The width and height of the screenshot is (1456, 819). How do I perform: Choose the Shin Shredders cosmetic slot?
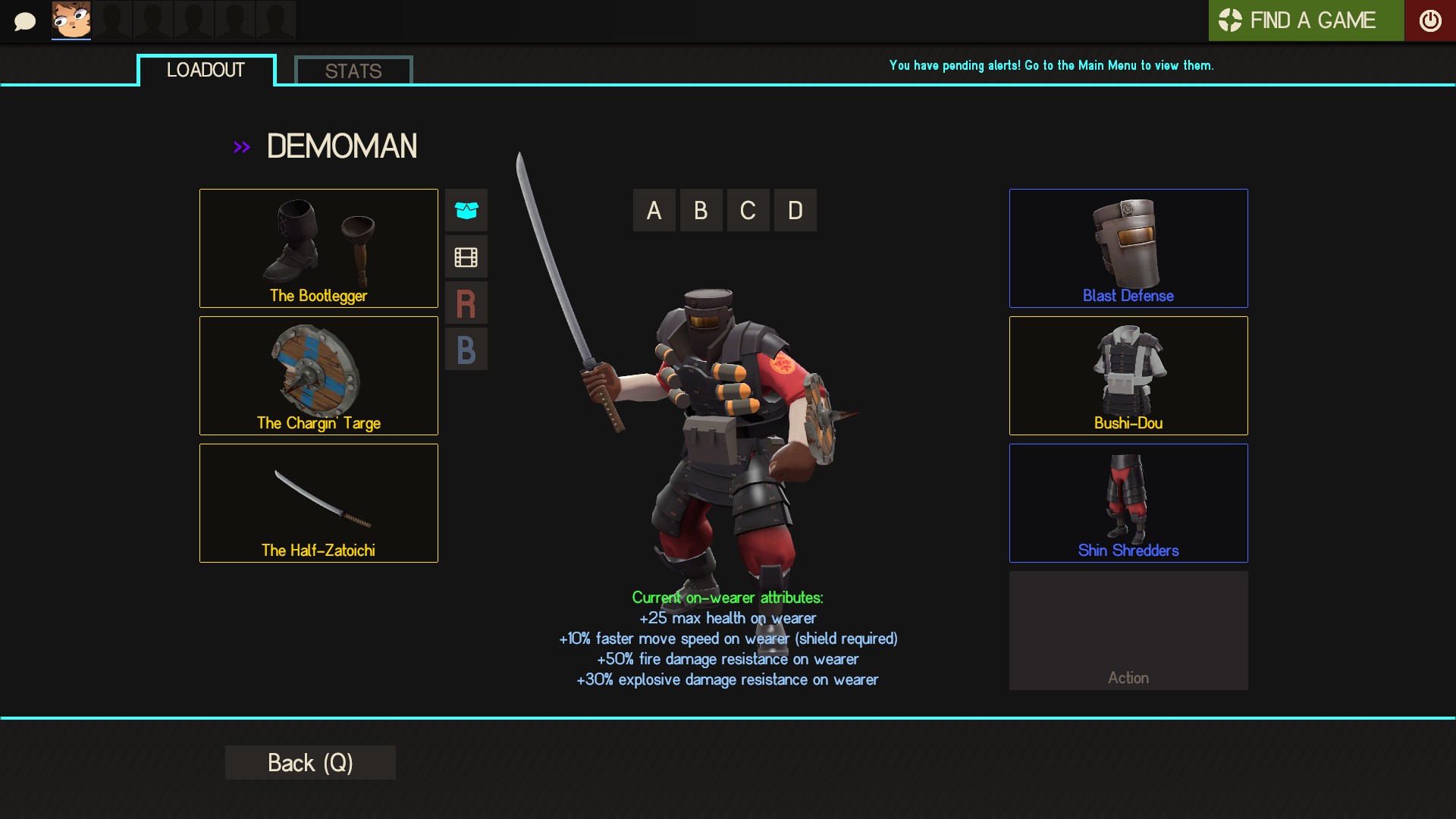(1128, 503)
